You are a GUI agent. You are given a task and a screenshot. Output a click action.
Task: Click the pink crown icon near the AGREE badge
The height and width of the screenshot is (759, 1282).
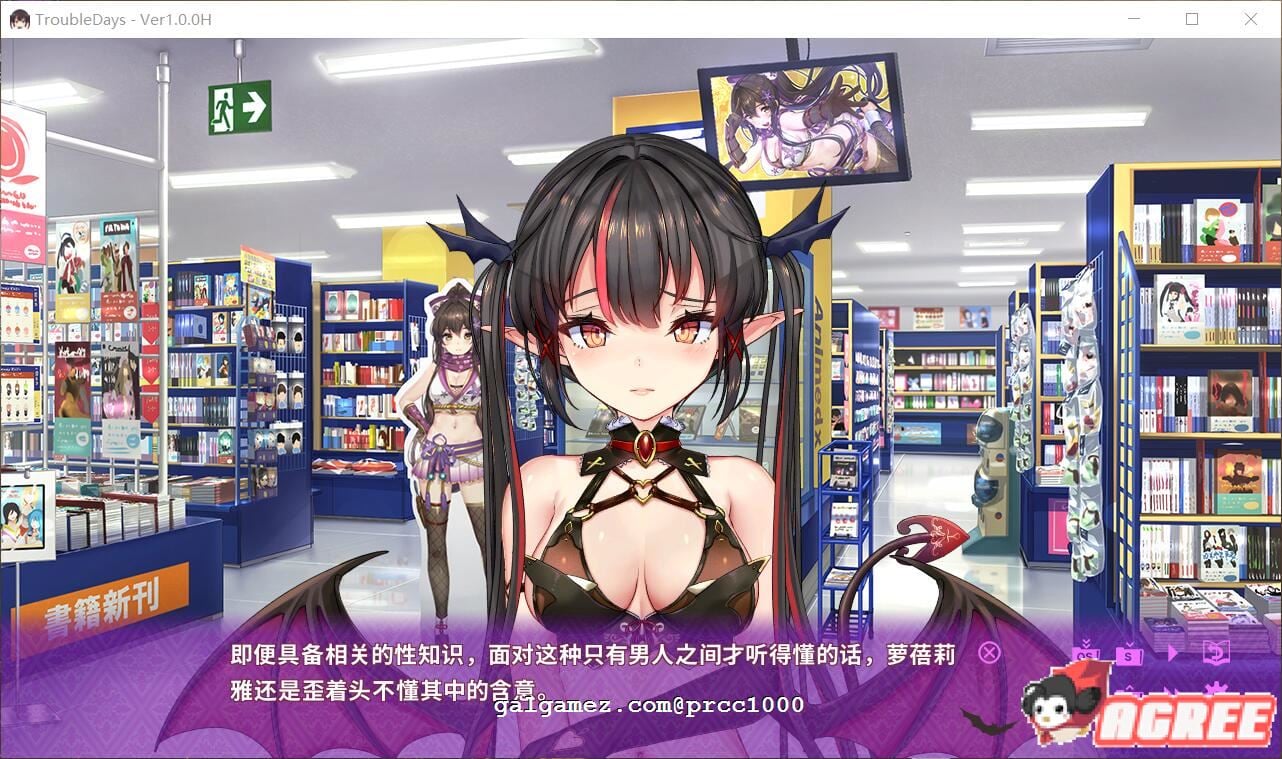coord(1216,687)
